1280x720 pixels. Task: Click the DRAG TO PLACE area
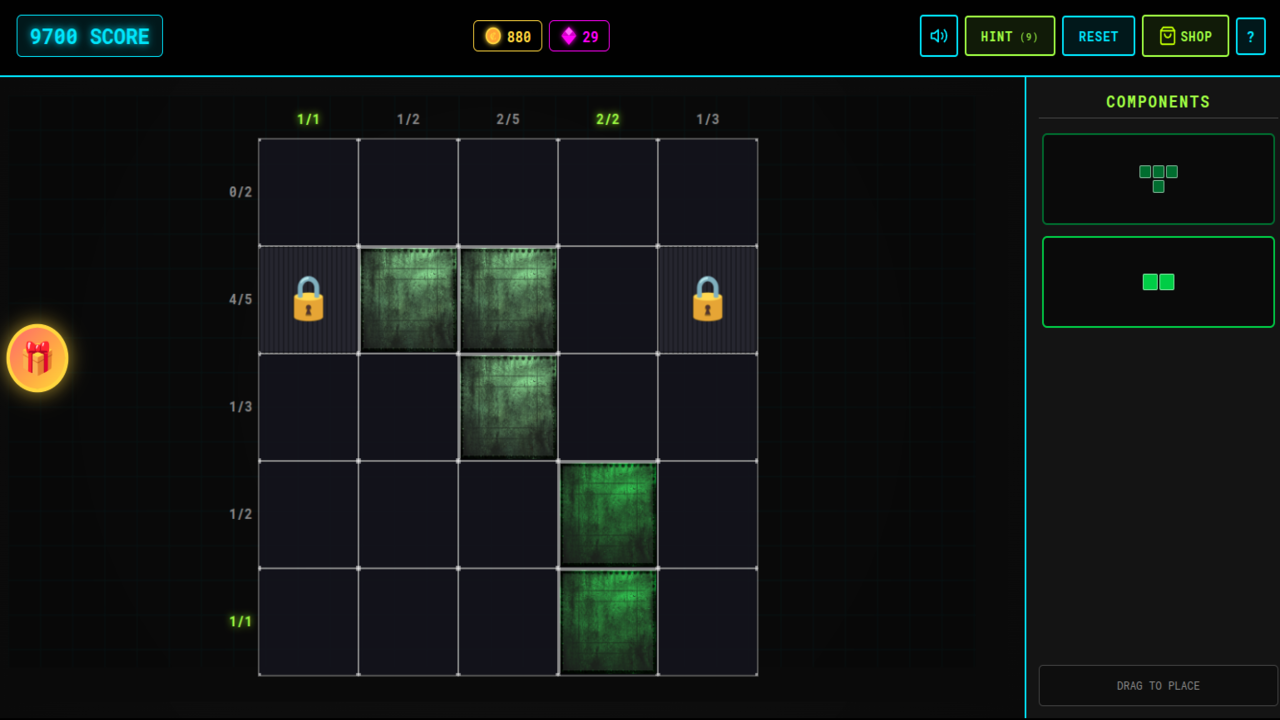pyautogui.click(x=1158, y=685)
